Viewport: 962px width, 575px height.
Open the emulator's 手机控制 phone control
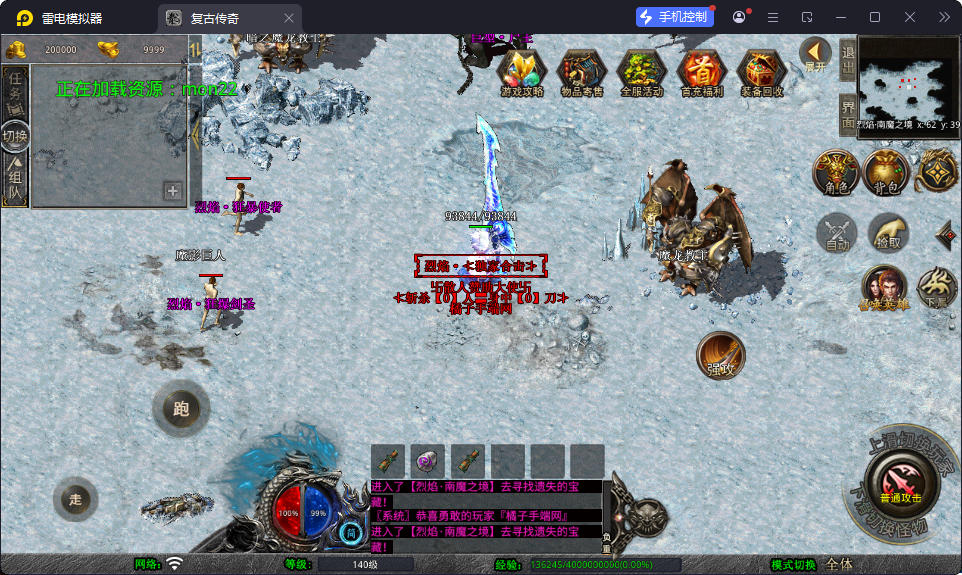click(x=674, y=17)
